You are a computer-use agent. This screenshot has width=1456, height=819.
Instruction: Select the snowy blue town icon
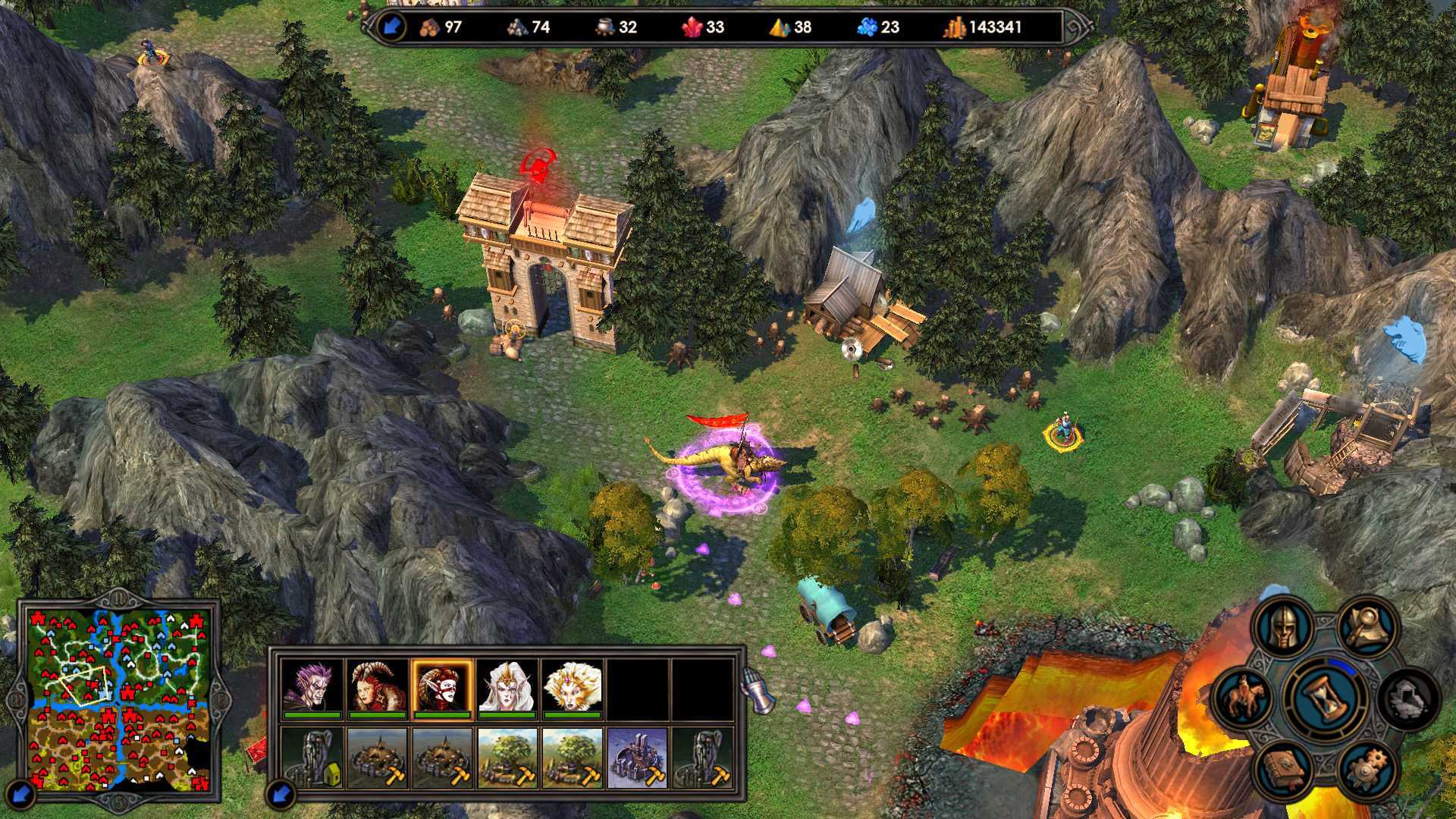point(638,758)
